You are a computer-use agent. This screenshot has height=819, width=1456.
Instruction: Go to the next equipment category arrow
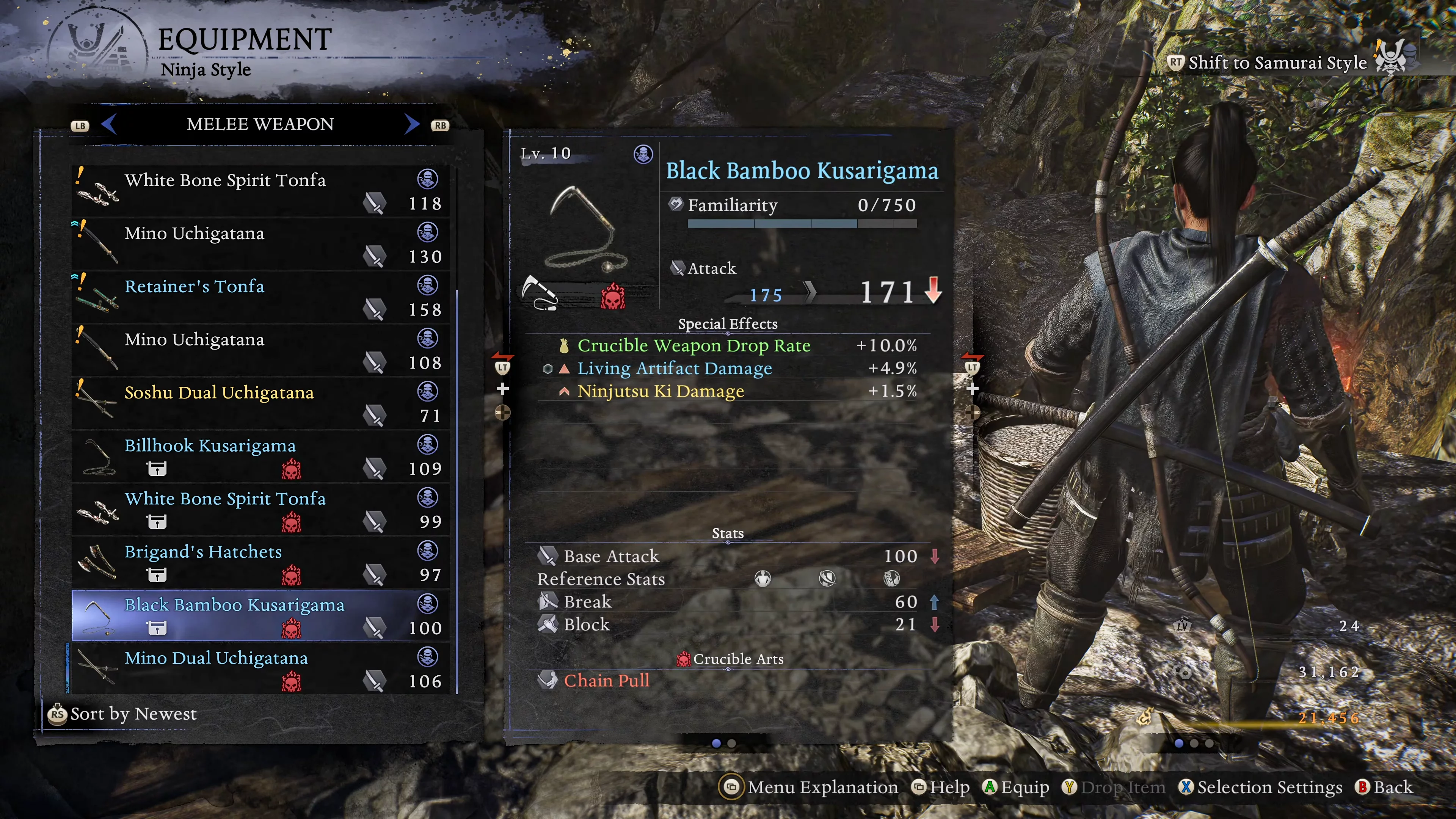[x=412, y=124]
